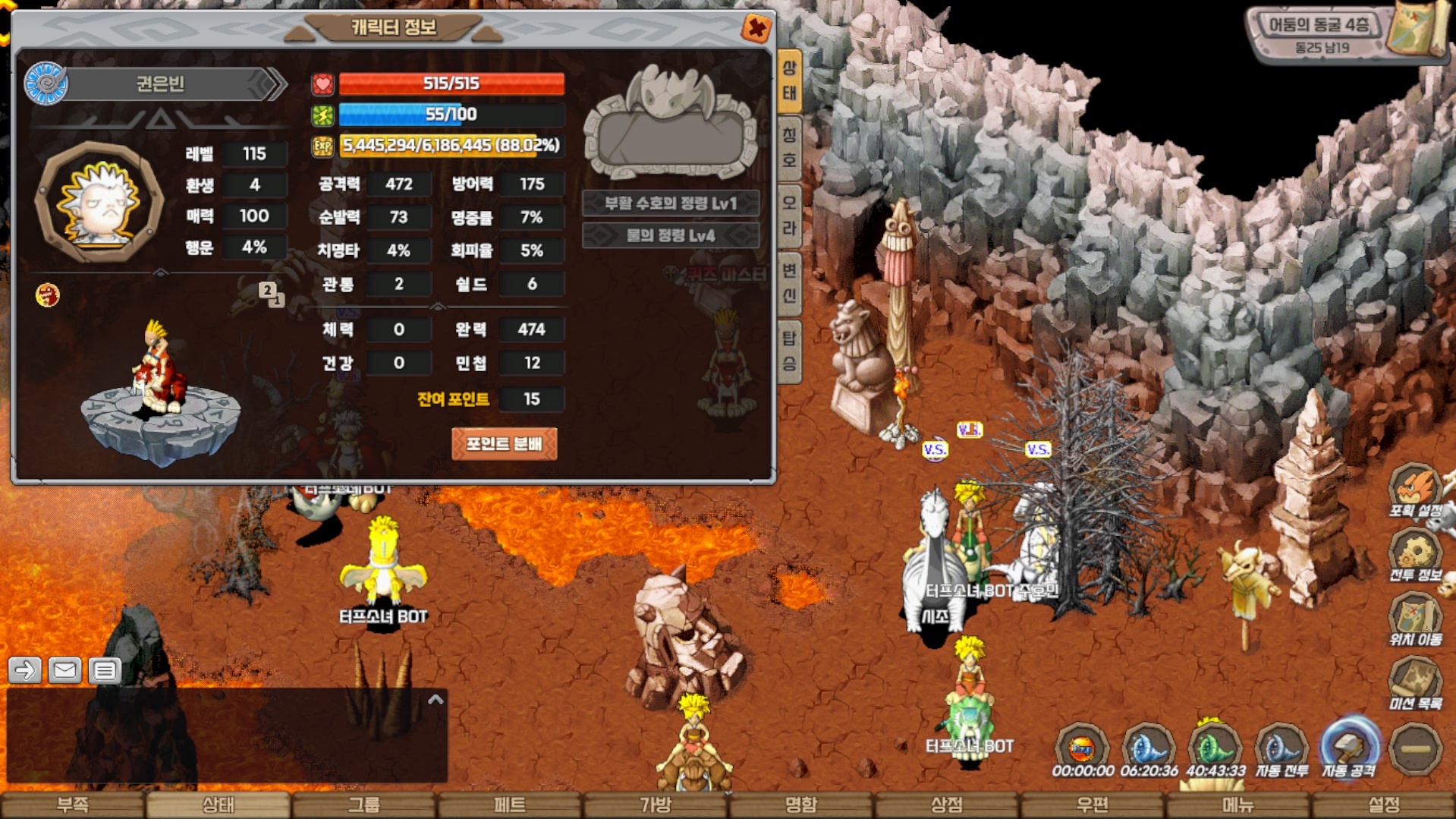Open the 상점 shop menu

pos(946,805)
